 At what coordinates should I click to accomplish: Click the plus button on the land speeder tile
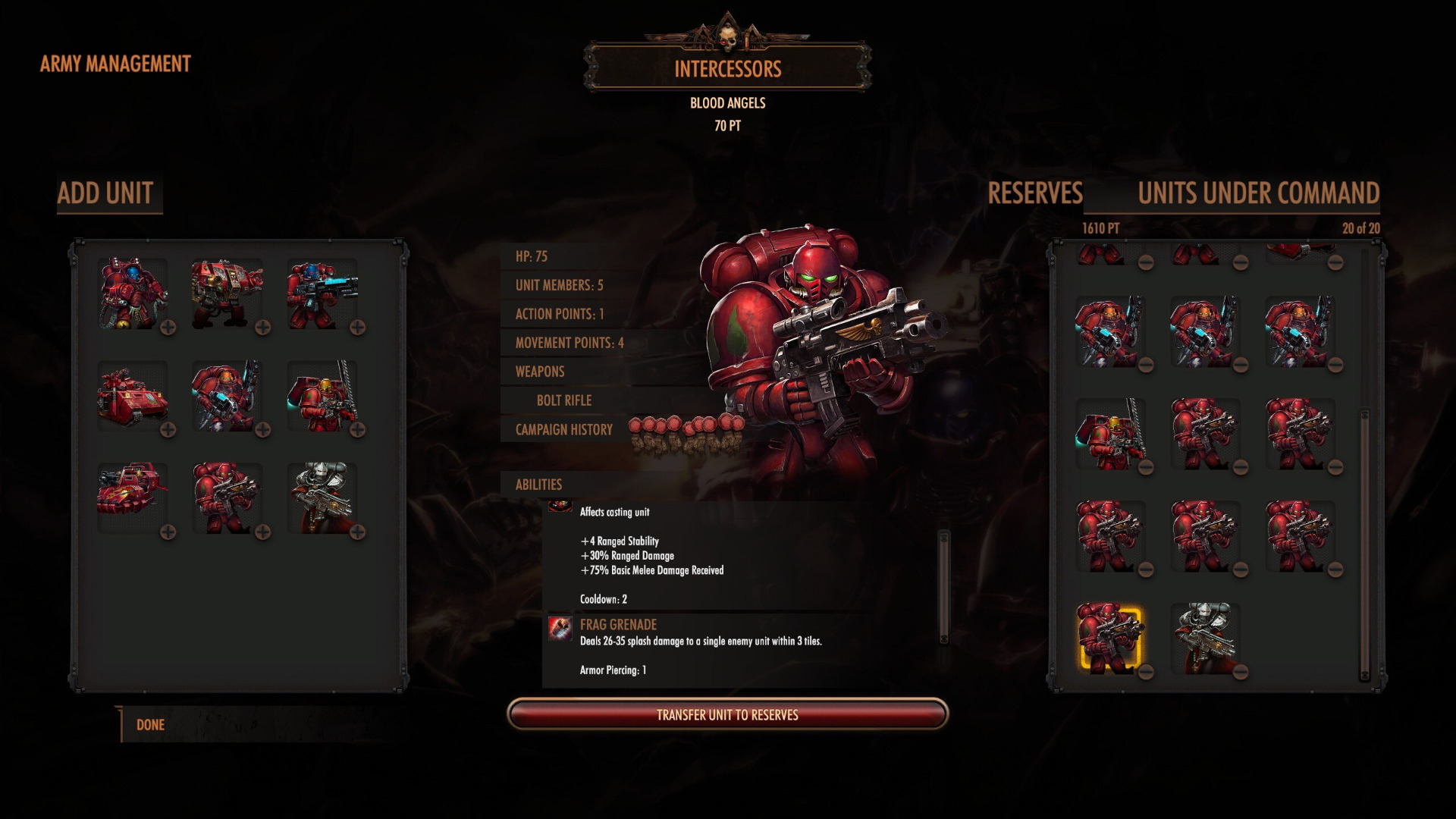[168, 532]
